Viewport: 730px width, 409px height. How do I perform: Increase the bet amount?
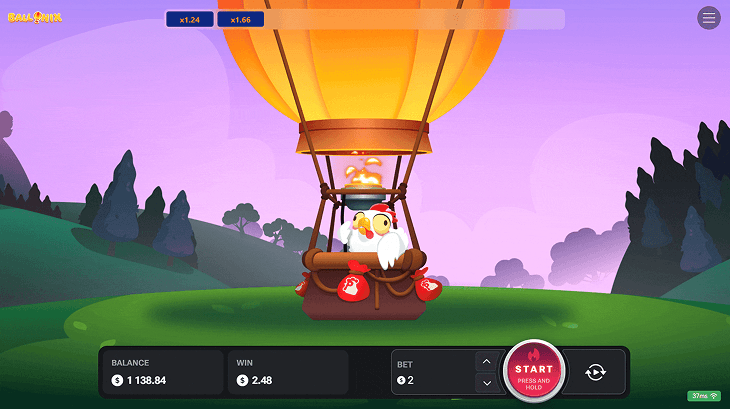pyautogui.click(x=486, y=361)
